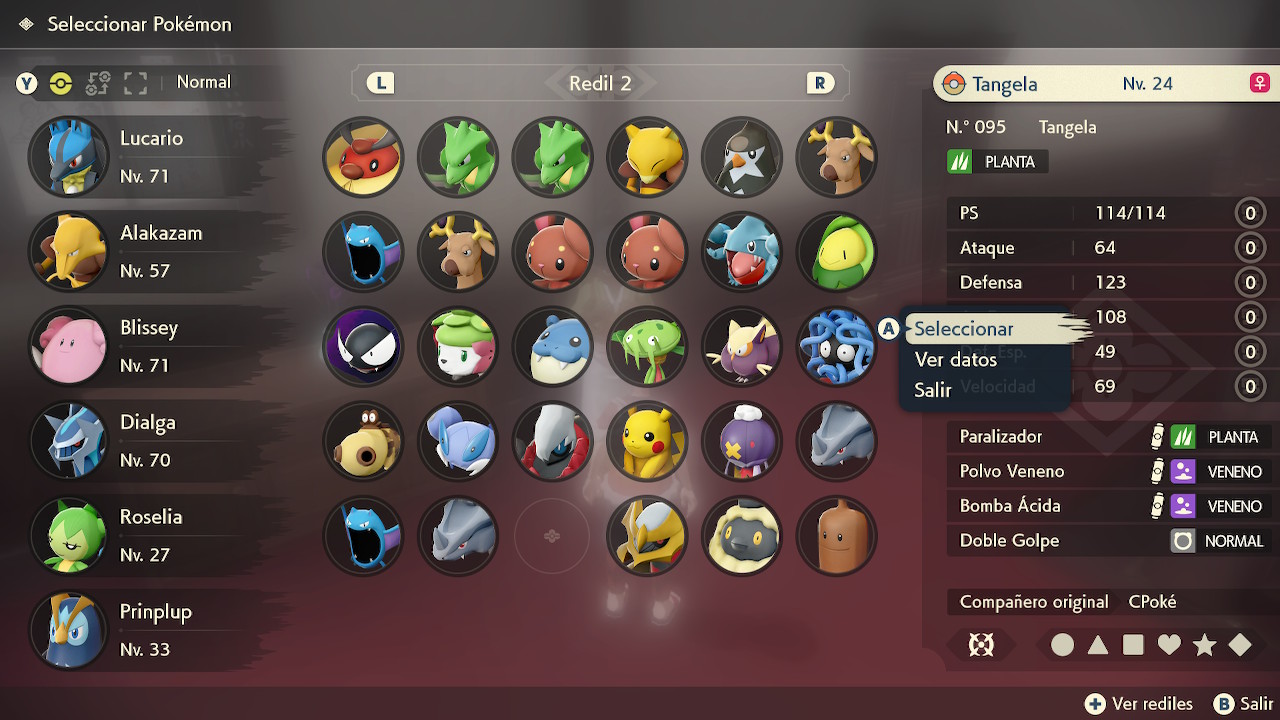Viewport: 1280px width, 720px height.
Task: Select the Pikachu in the pasture grid
Action: pos(647,441)
